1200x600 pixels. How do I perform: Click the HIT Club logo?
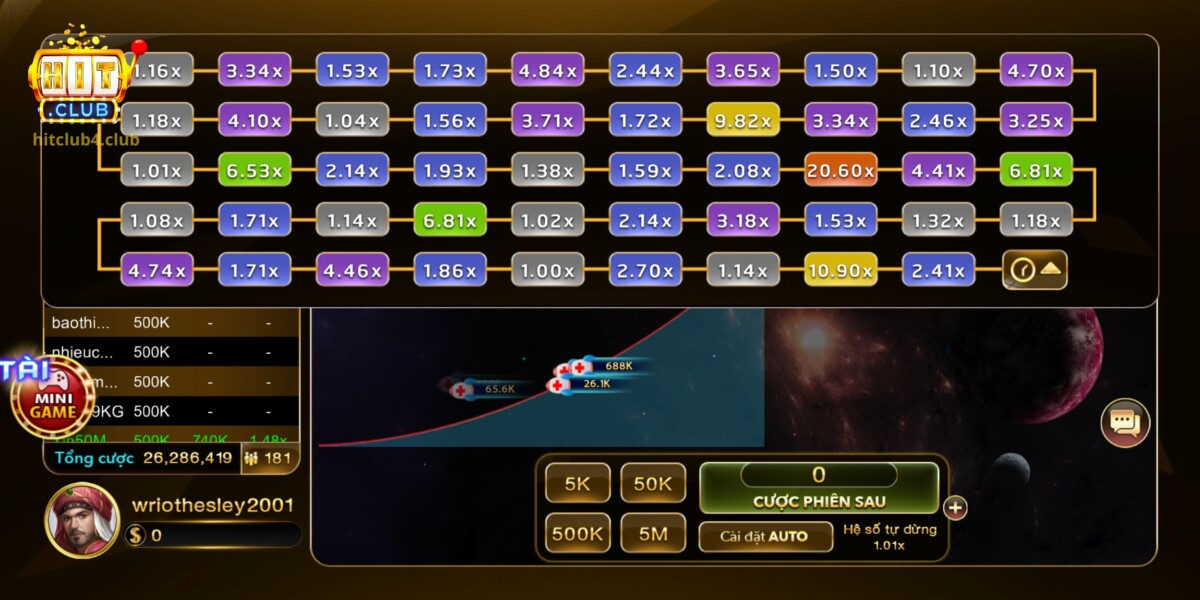pyautogui.click(x=80, y=85)
